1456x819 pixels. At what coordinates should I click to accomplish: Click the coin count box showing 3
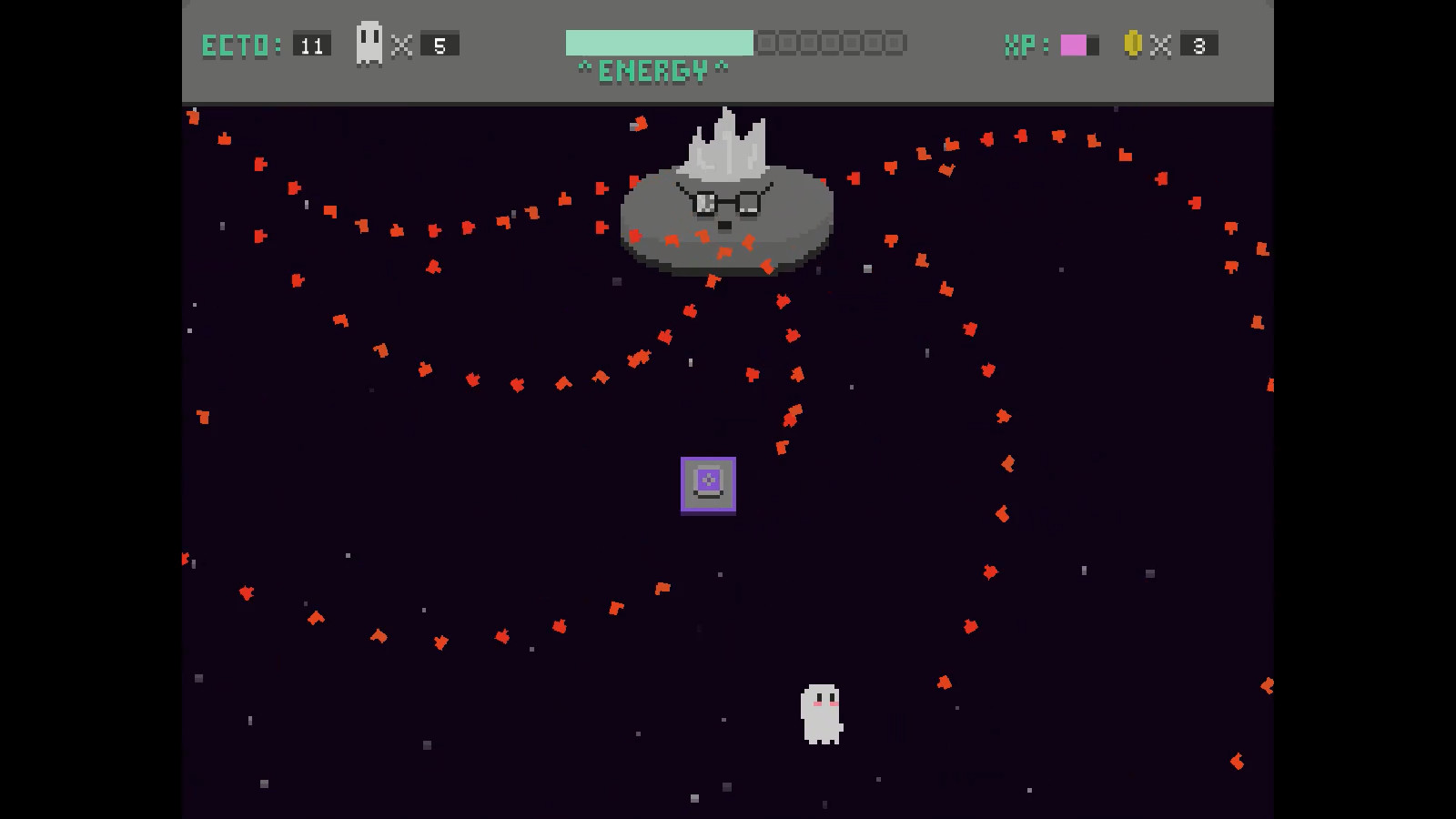pos(1198,43)
